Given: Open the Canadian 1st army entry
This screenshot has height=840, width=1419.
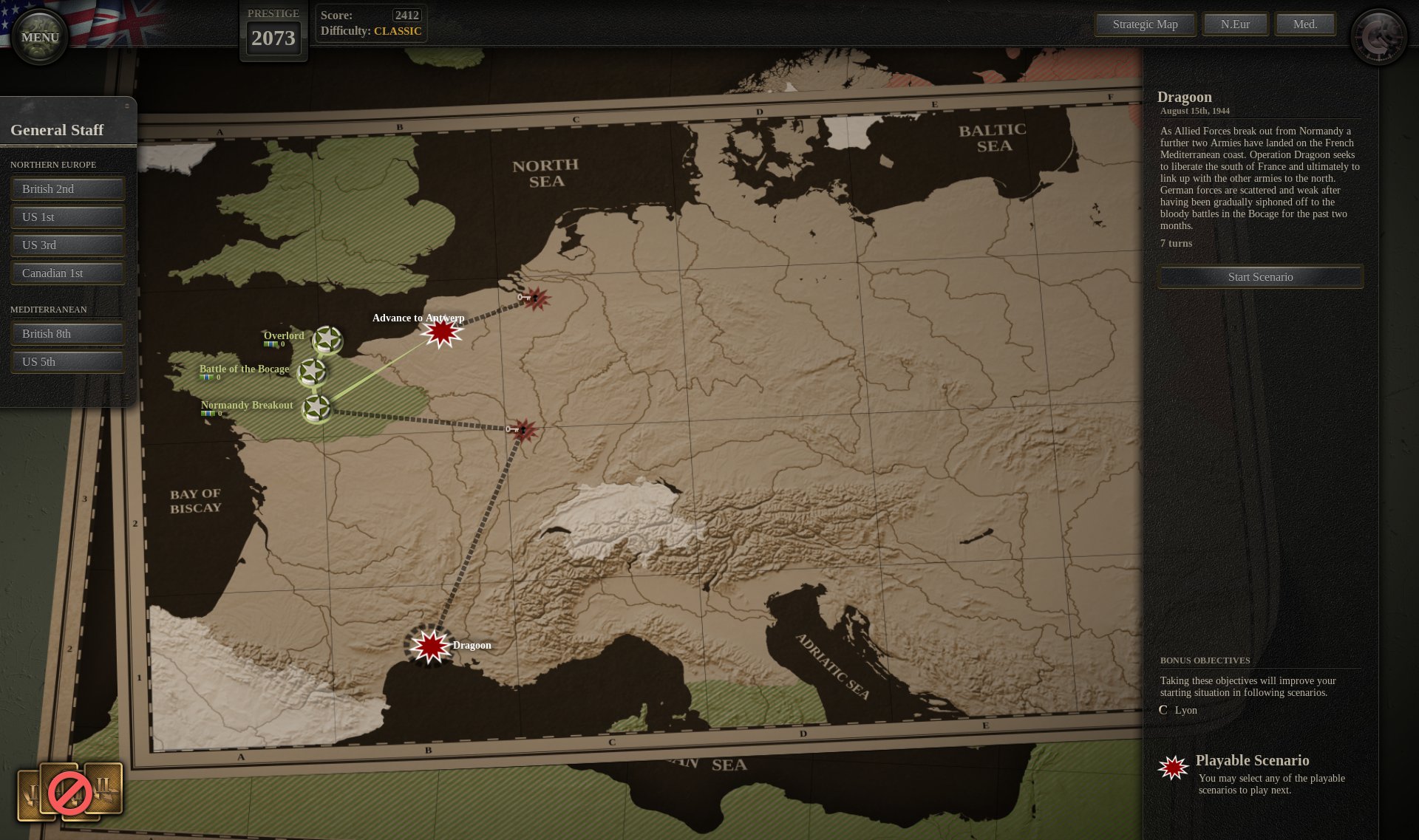Looking at the screenshot, I should 67,273.
